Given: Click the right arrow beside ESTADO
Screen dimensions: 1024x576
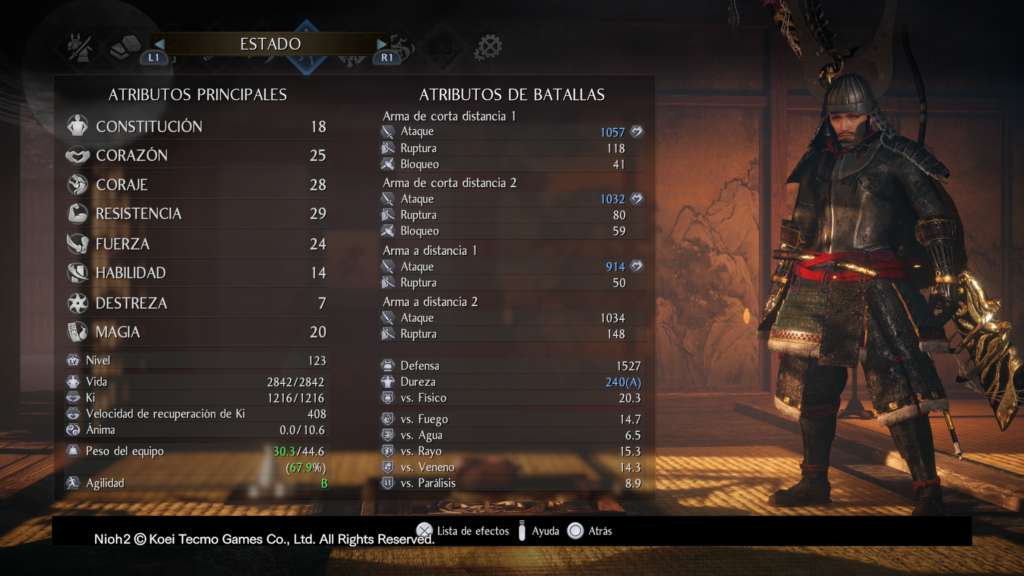Looking at the screenshot, I should point(382,44).
